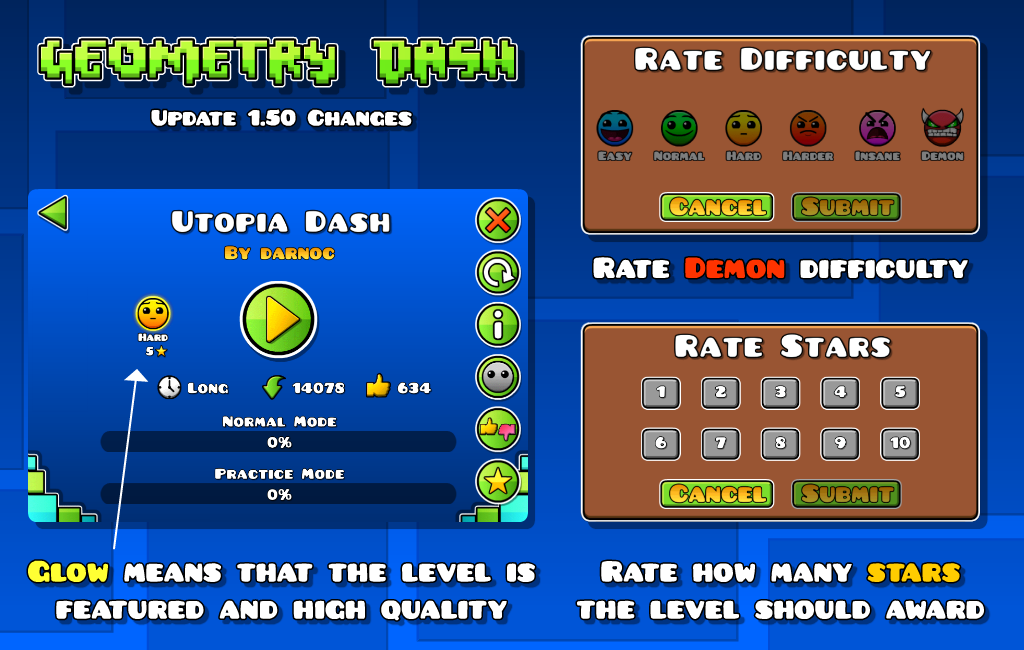The width and height of the screenshot is (1024, 650).
Task: Open level info with the i button
Action: tap(497, 324)
